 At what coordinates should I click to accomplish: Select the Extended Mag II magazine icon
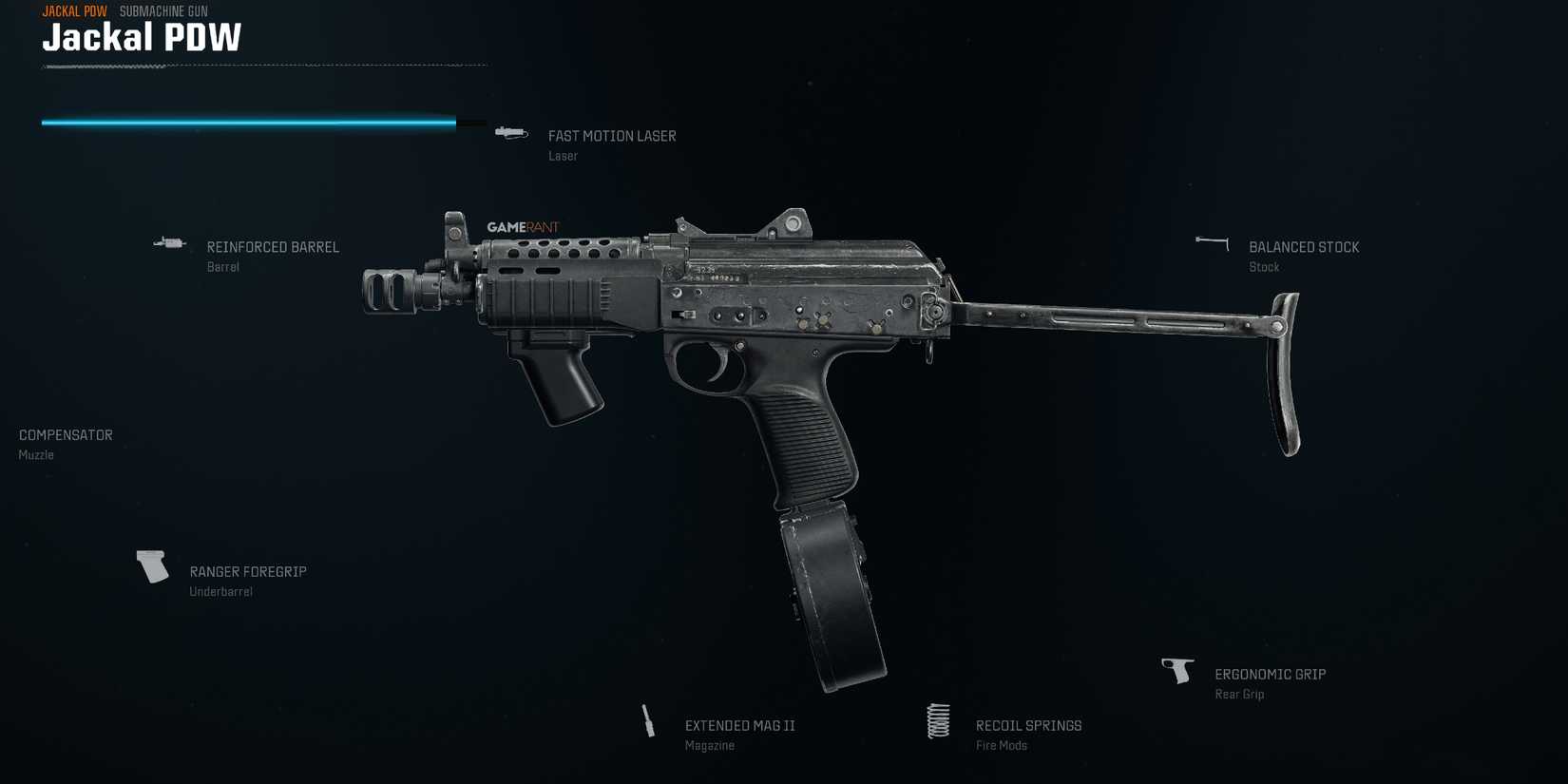647,722
